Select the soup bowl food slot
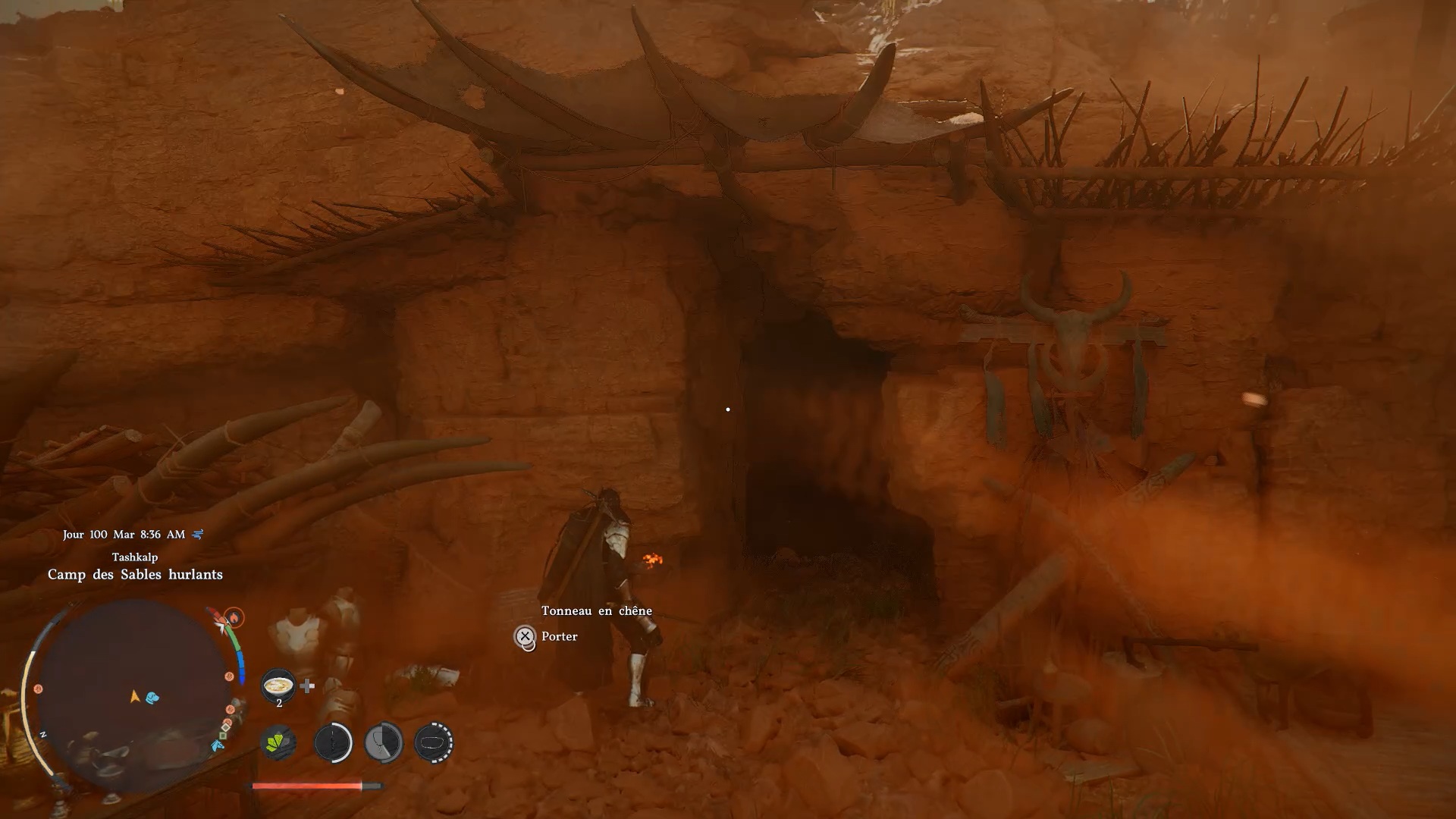This screenshot has width=1456, height=819. point(278,686)
